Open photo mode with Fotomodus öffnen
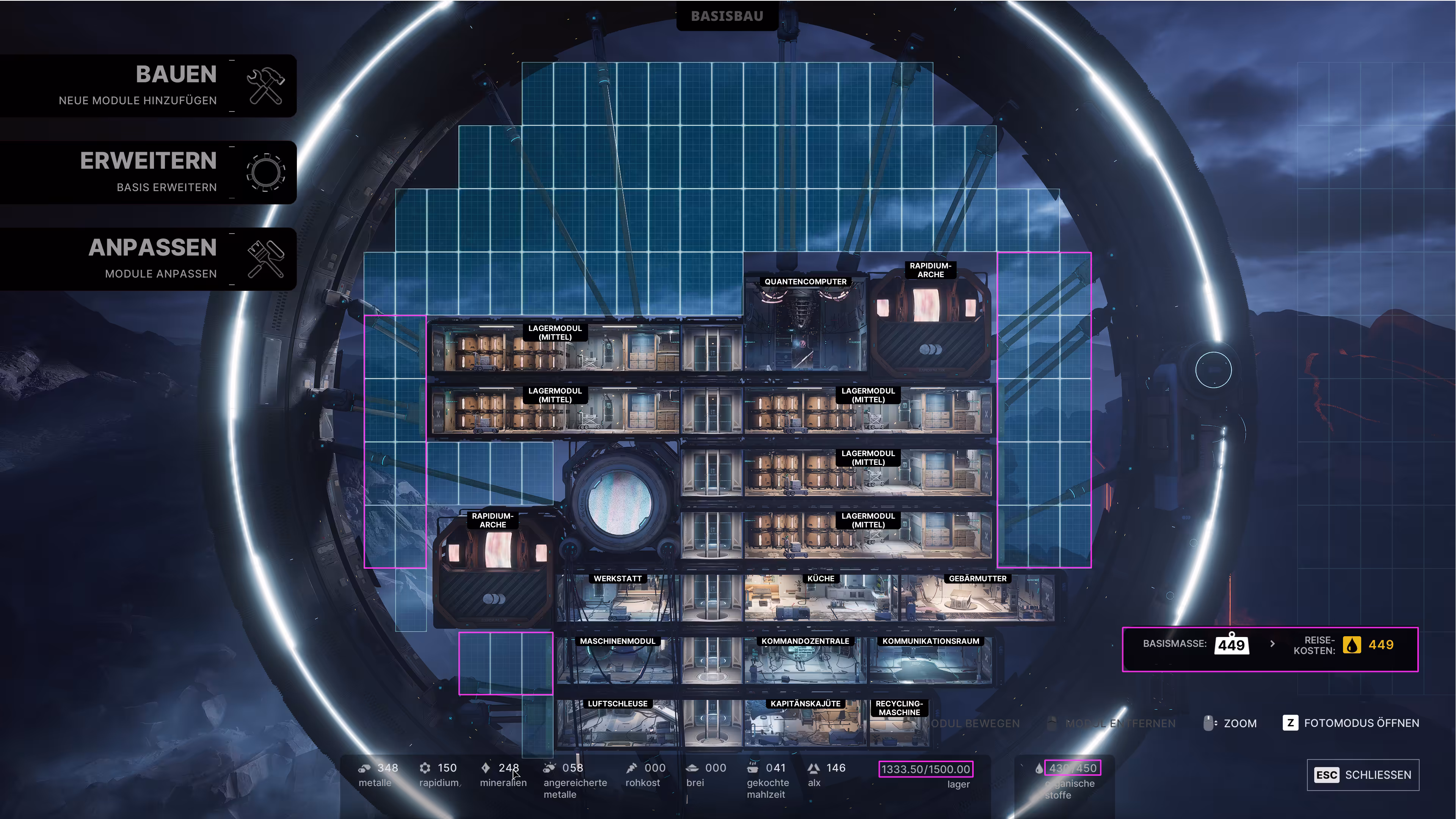 click(x=1351, y=723)
